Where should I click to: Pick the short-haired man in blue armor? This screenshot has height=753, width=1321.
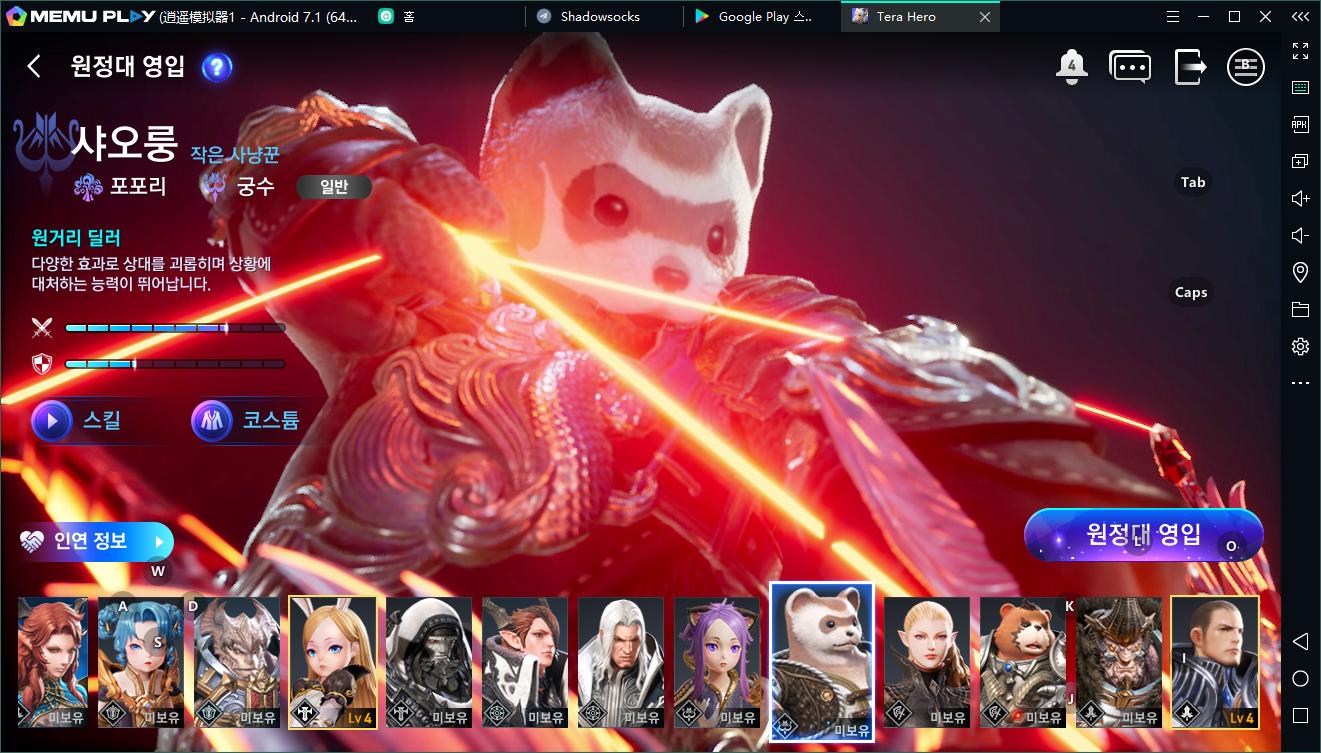(x=1214, y=662)
